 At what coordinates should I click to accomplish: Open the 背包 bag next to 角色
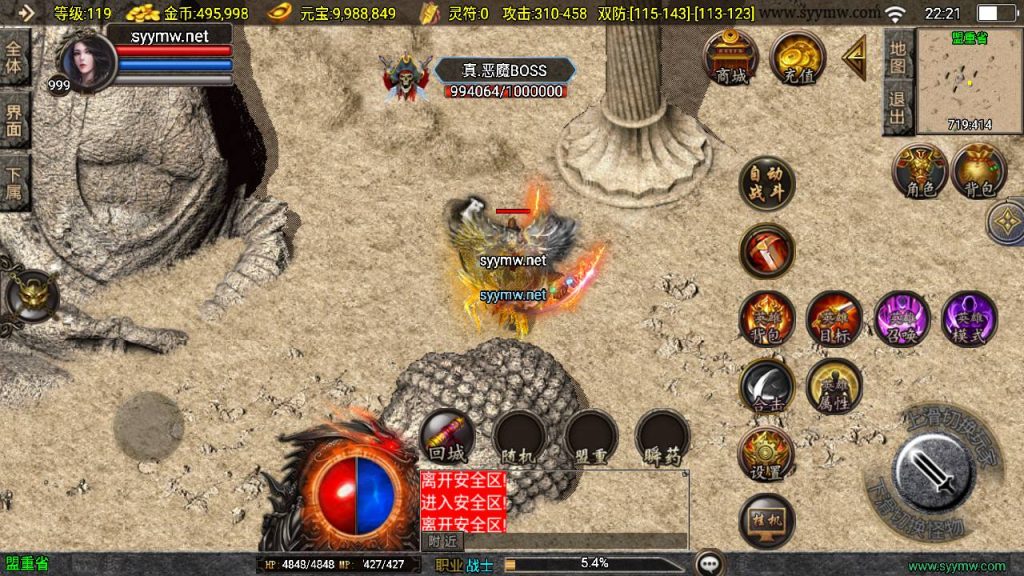979,170
